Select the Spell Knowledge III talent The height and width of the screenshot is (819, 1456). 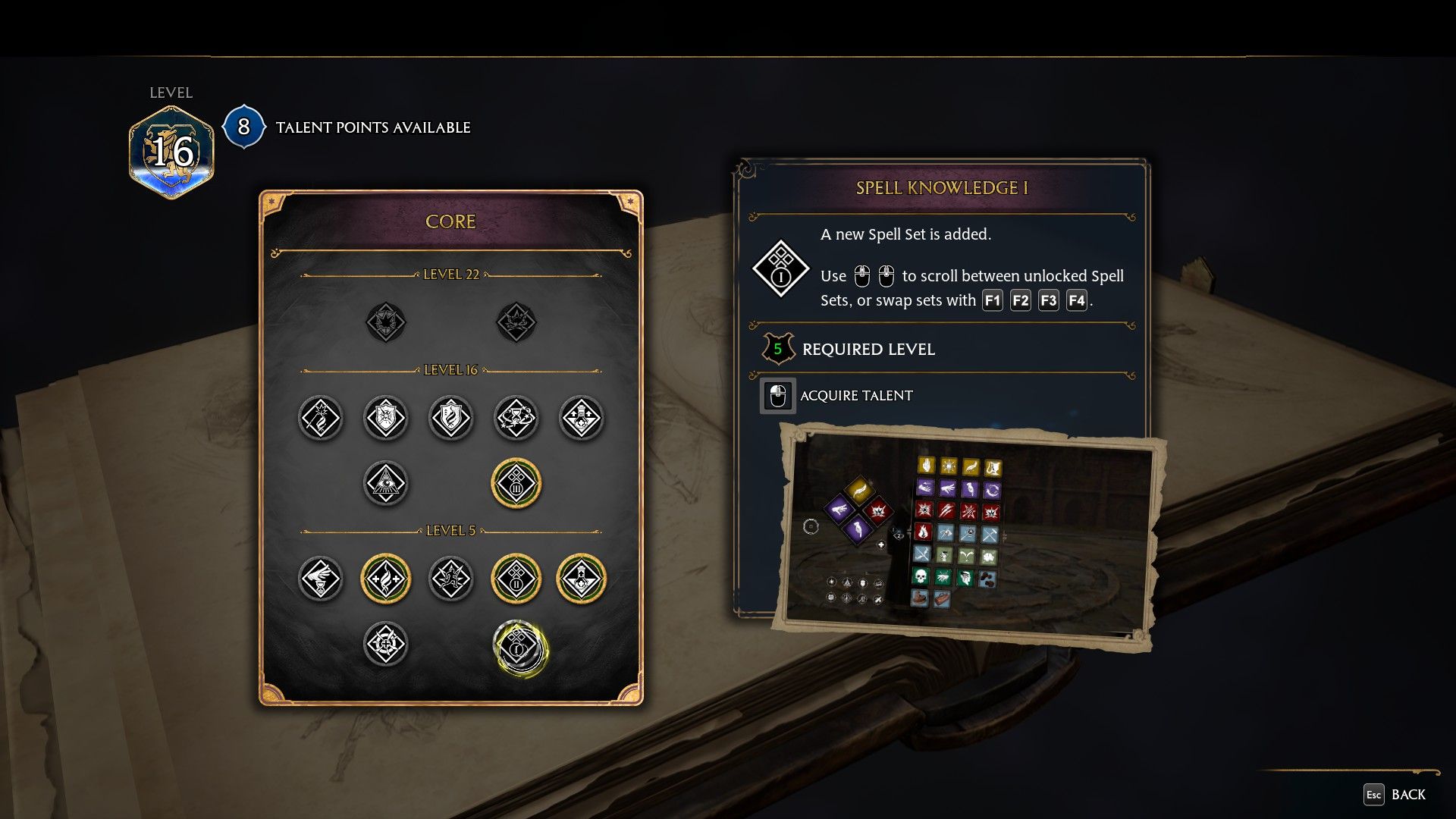(x=516, y=483)
